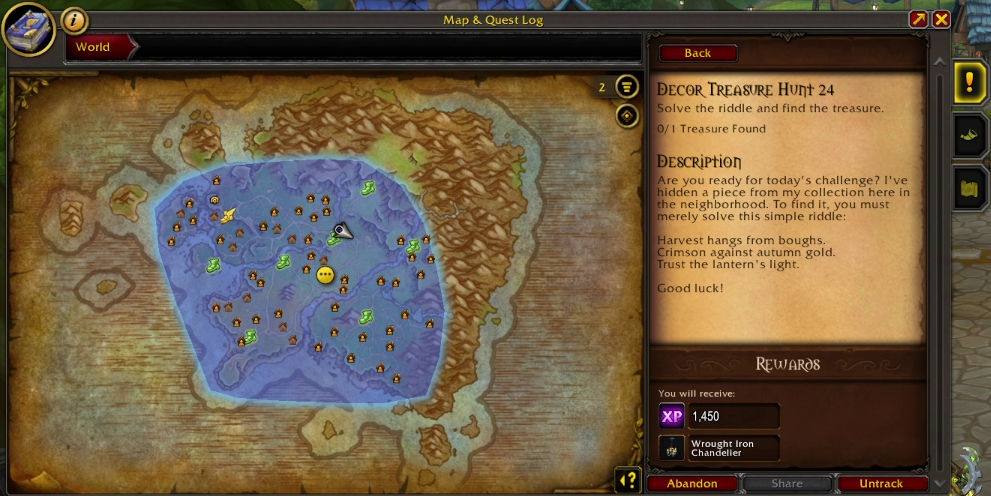Select the Wrought Iron Chandelier reward

click(x=719, y=448)
